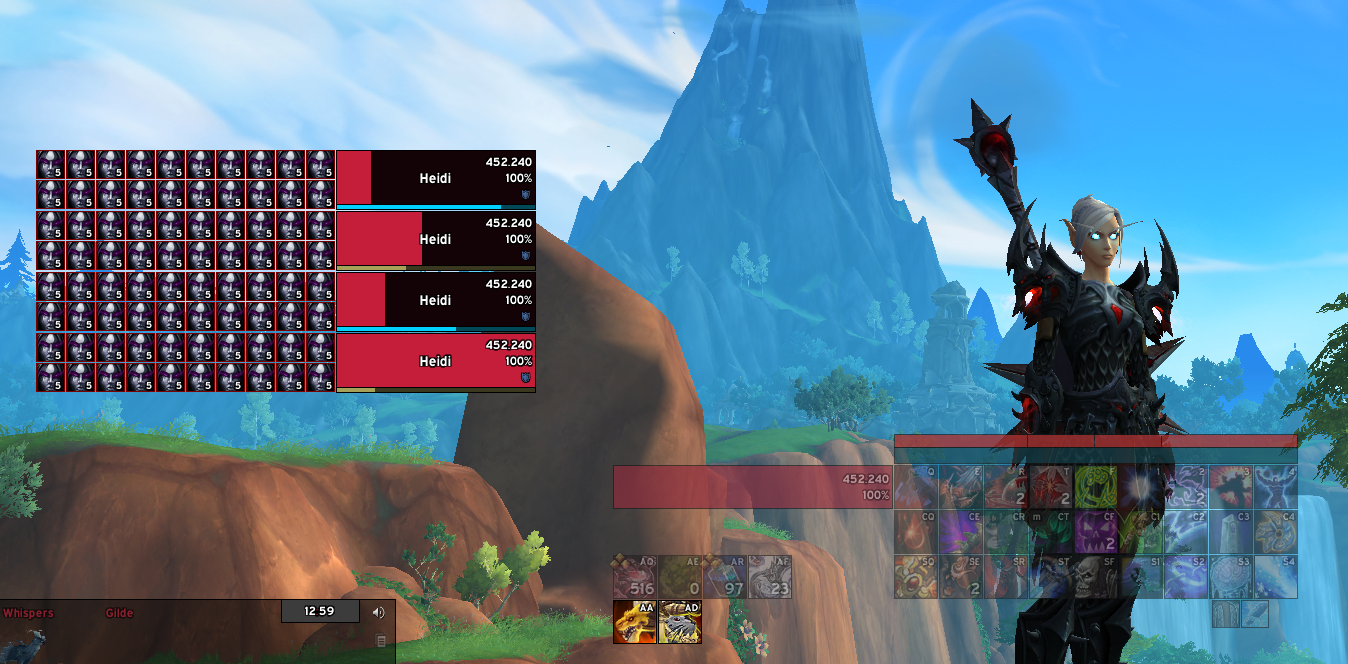Use the frozen brain orb ability on S3
The image size is (1348, 664).
click(x=1230, y=576)
